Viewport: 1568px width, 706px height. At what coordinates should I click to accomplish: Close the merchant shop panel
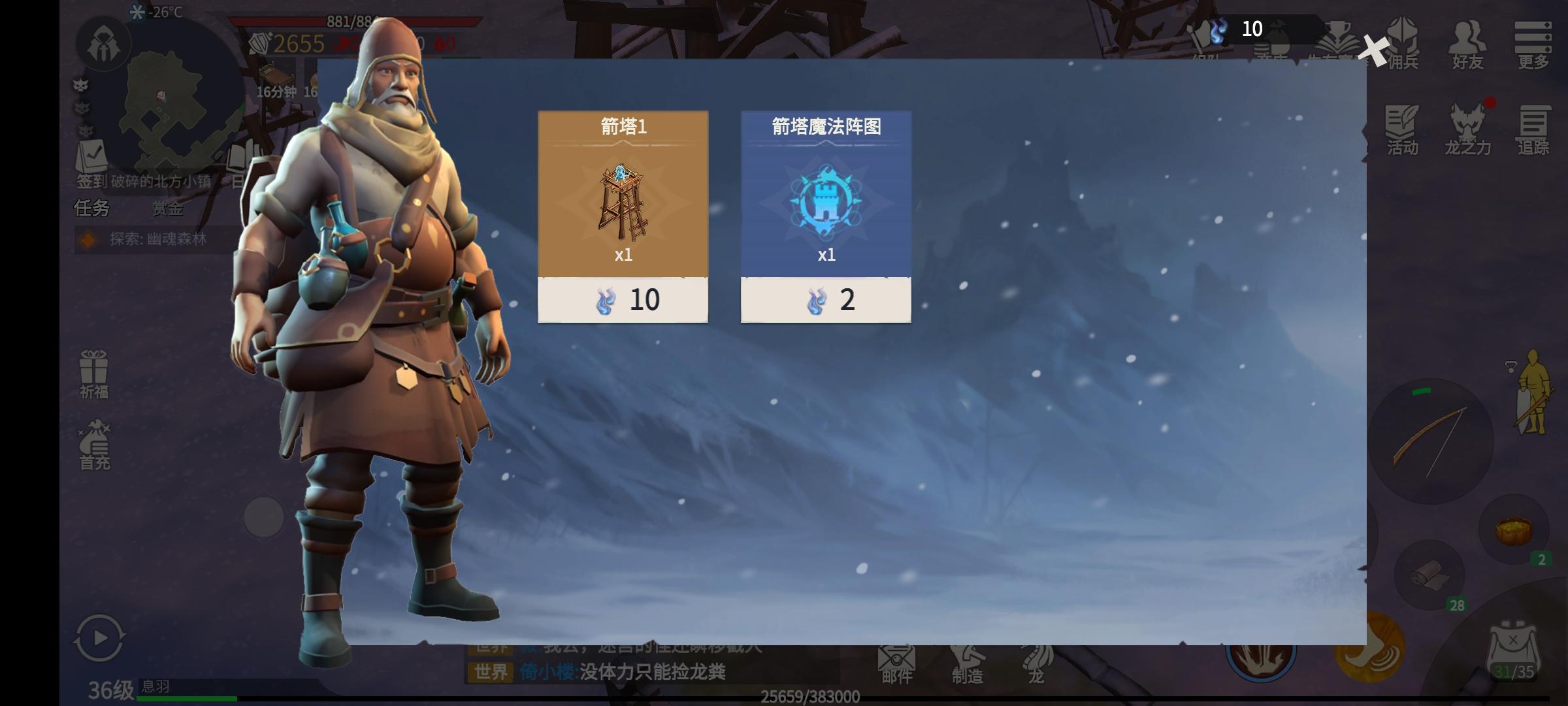1375,51
